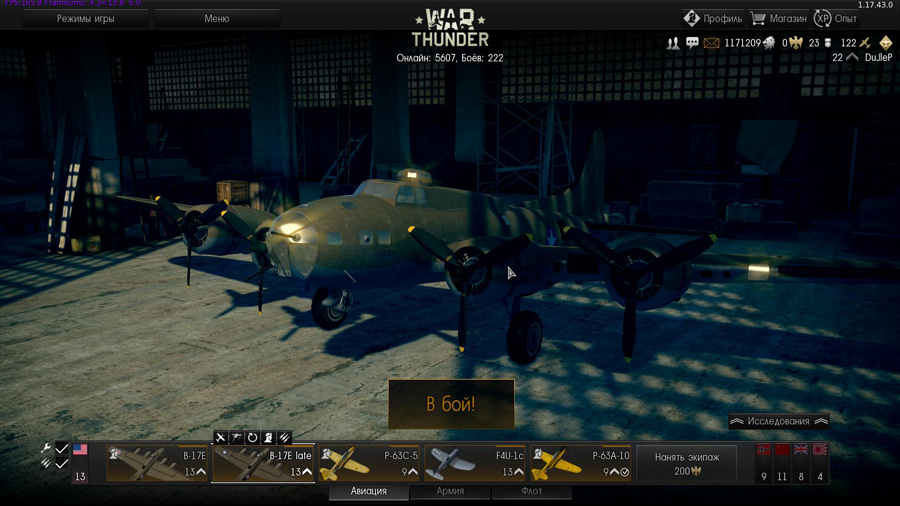The width and height of the screenshot is (900, 506).
Task: Pick the F4U-1c aircraft slot
Action: pos(475,464)
